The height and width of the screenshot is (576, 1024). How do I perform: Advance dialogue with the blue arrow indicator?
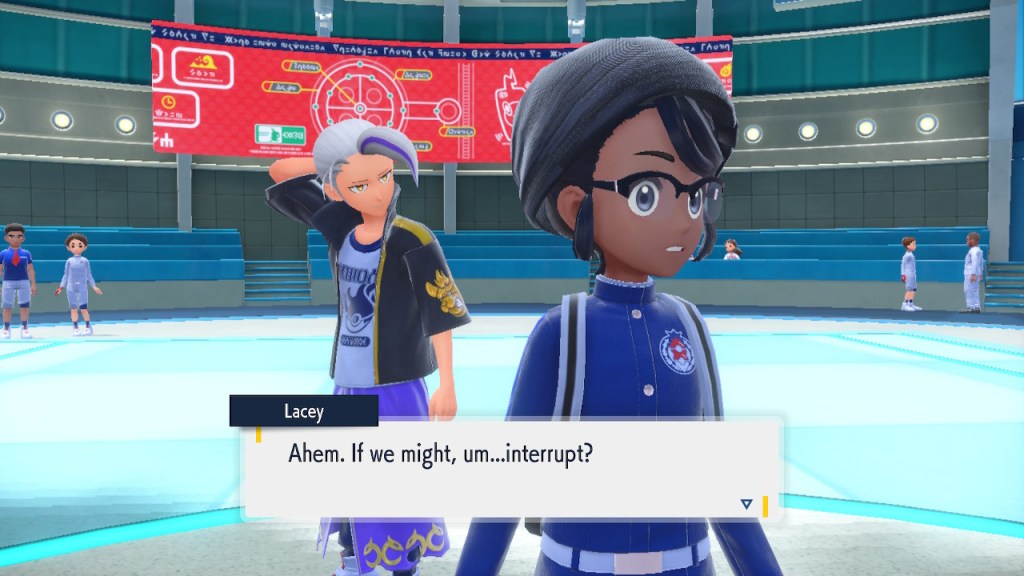(746, 504)
